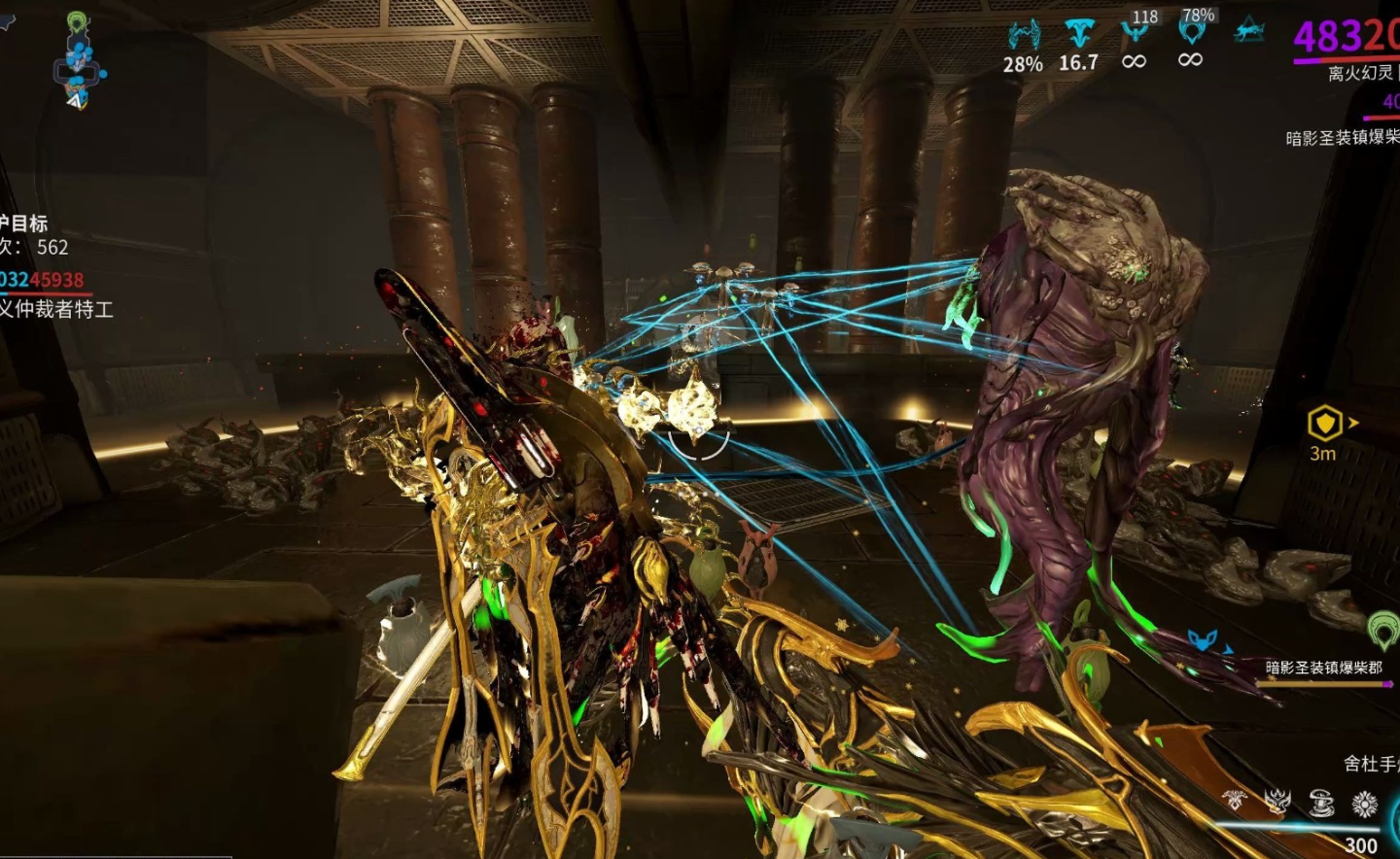Click the yellow shield objective marker

tap(1324, 424)
